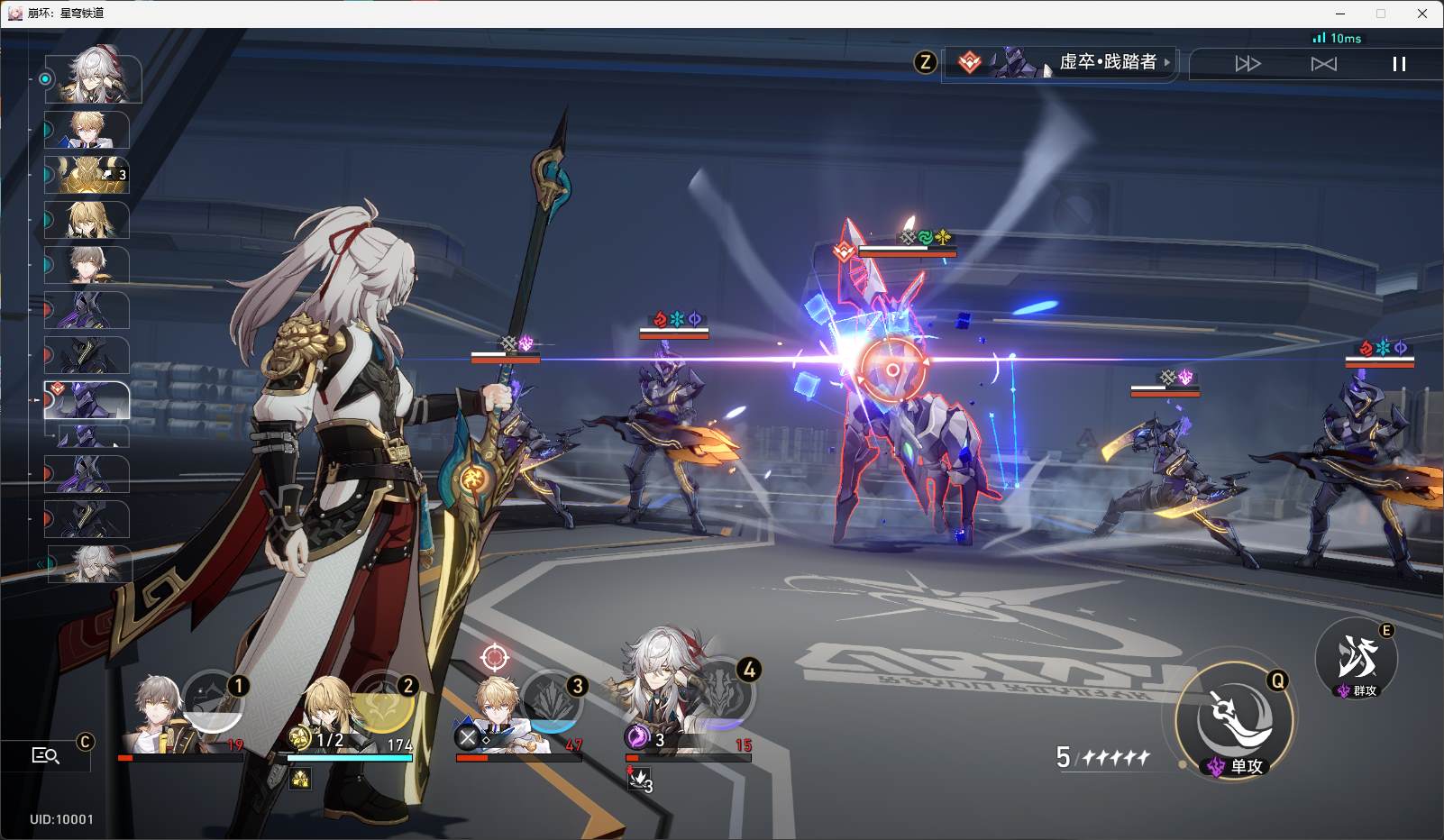Viewport: 1444px width, 840px height.
Task: Open the 虚卒•践踏者 enemy target info
Action: click(1059, 62)
